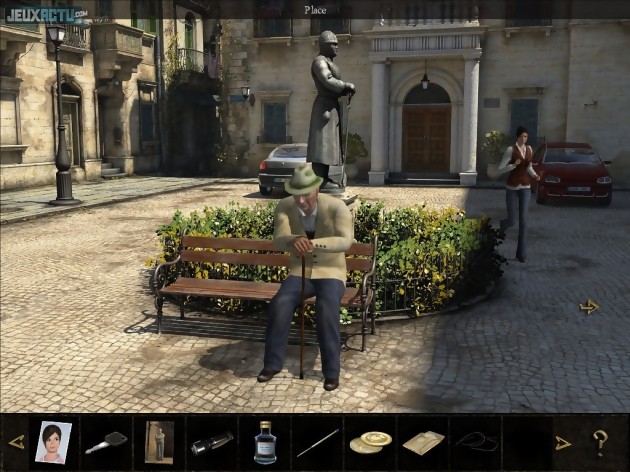Screen dimensions: 630x472
Task: Select the woman's portrait photo in inventory
Action: pos(53,441)
